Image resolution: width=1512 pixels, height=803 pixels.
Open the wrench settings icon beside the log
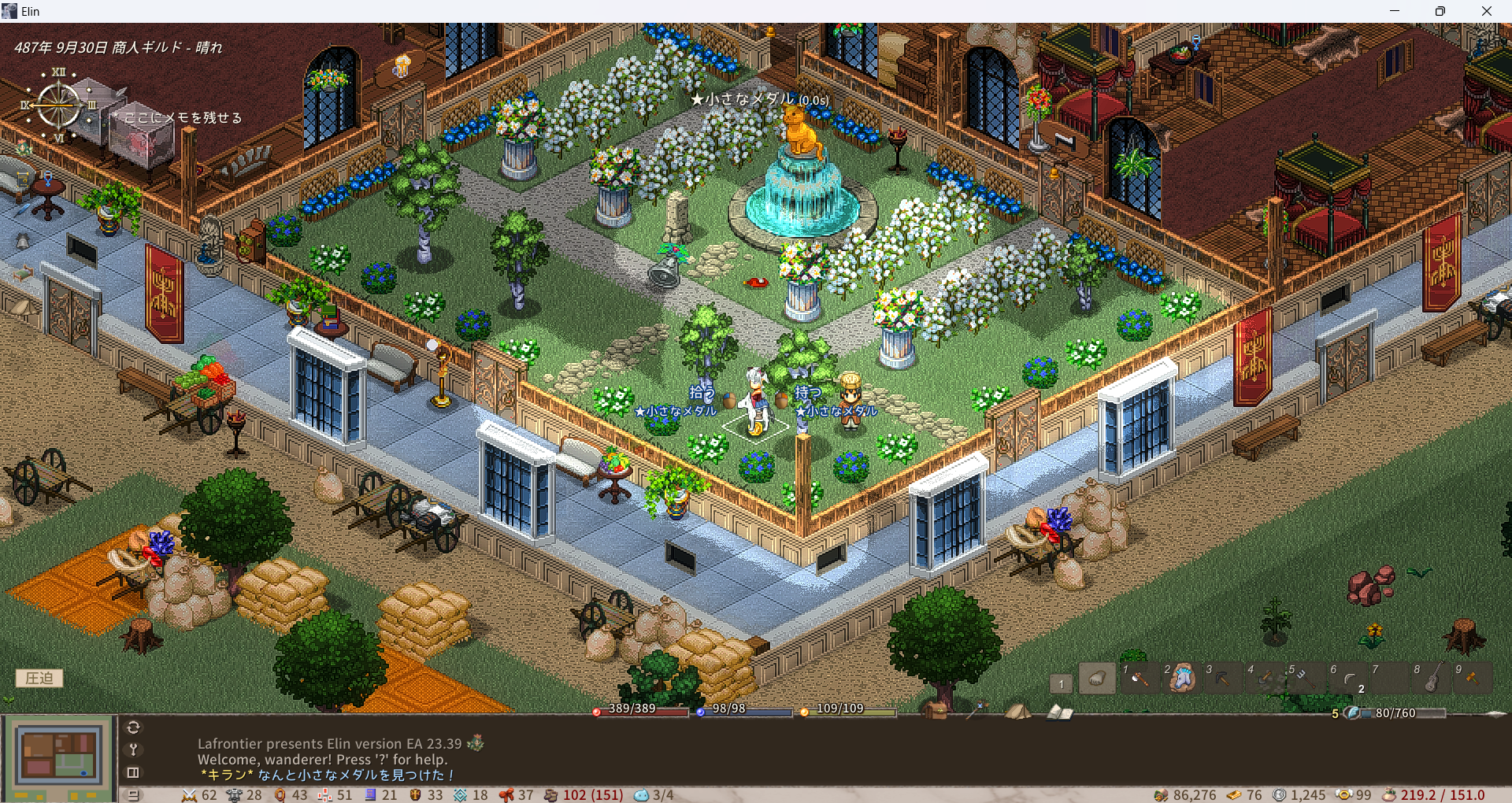point(133,749)
